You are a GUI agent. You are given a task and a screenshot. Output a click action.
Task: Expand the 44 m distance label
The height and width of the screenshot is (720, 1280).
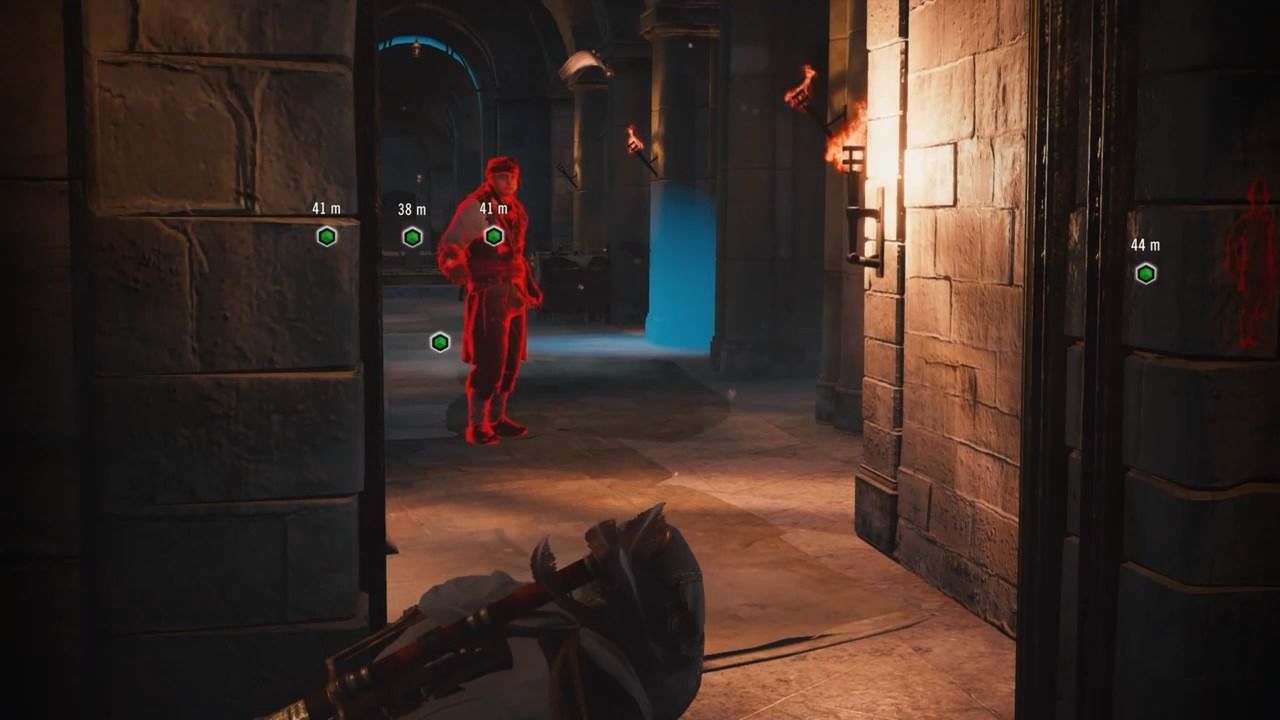[1146, 244]
